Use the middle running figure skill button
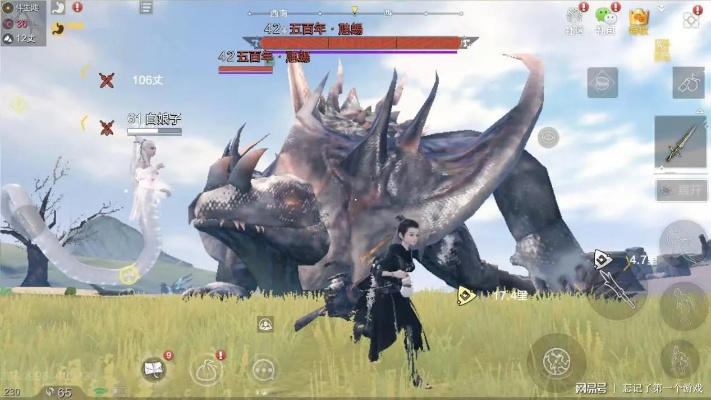 [684, 300]
